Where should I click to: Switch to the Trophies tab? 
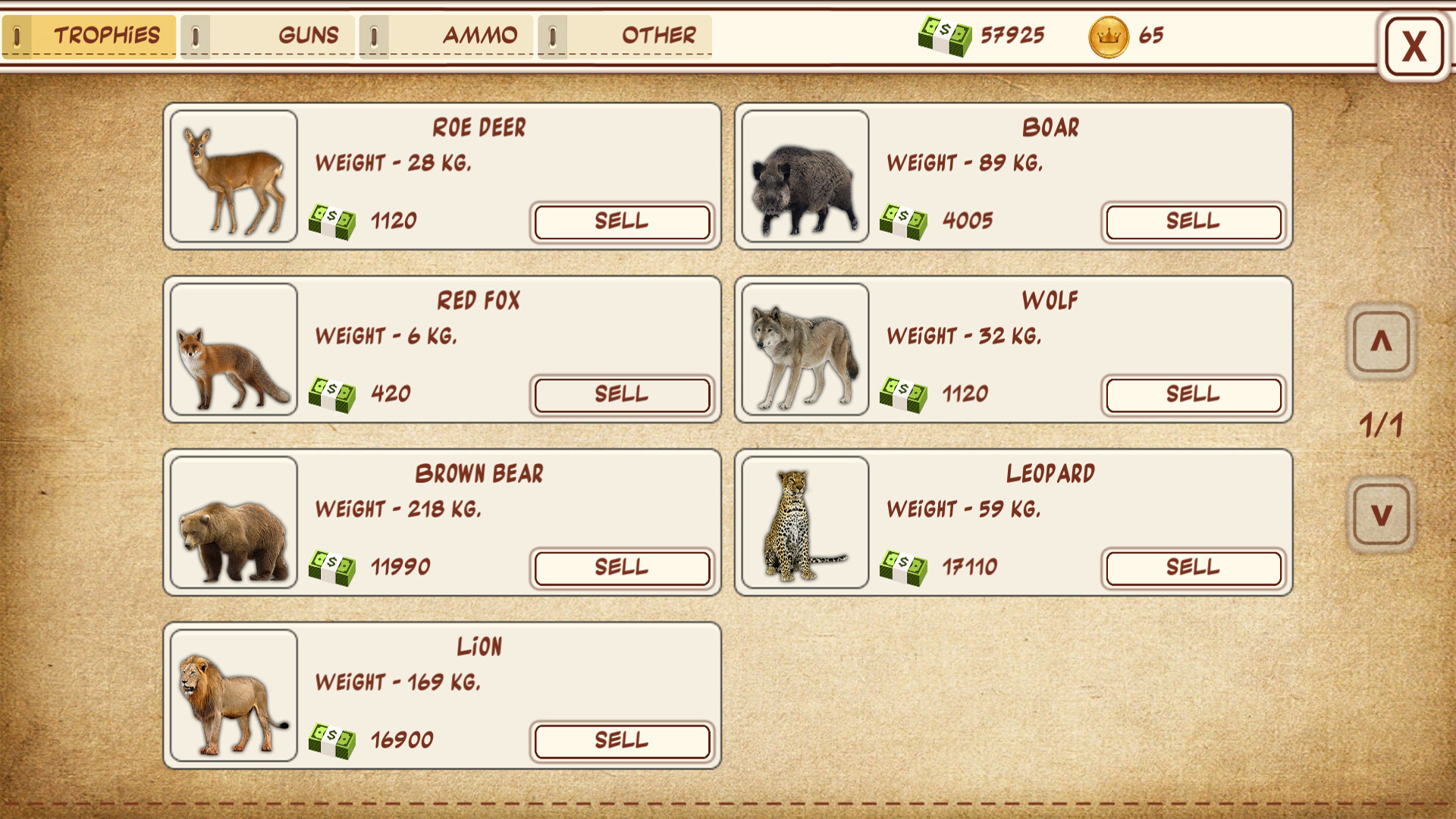click(106, 34)
